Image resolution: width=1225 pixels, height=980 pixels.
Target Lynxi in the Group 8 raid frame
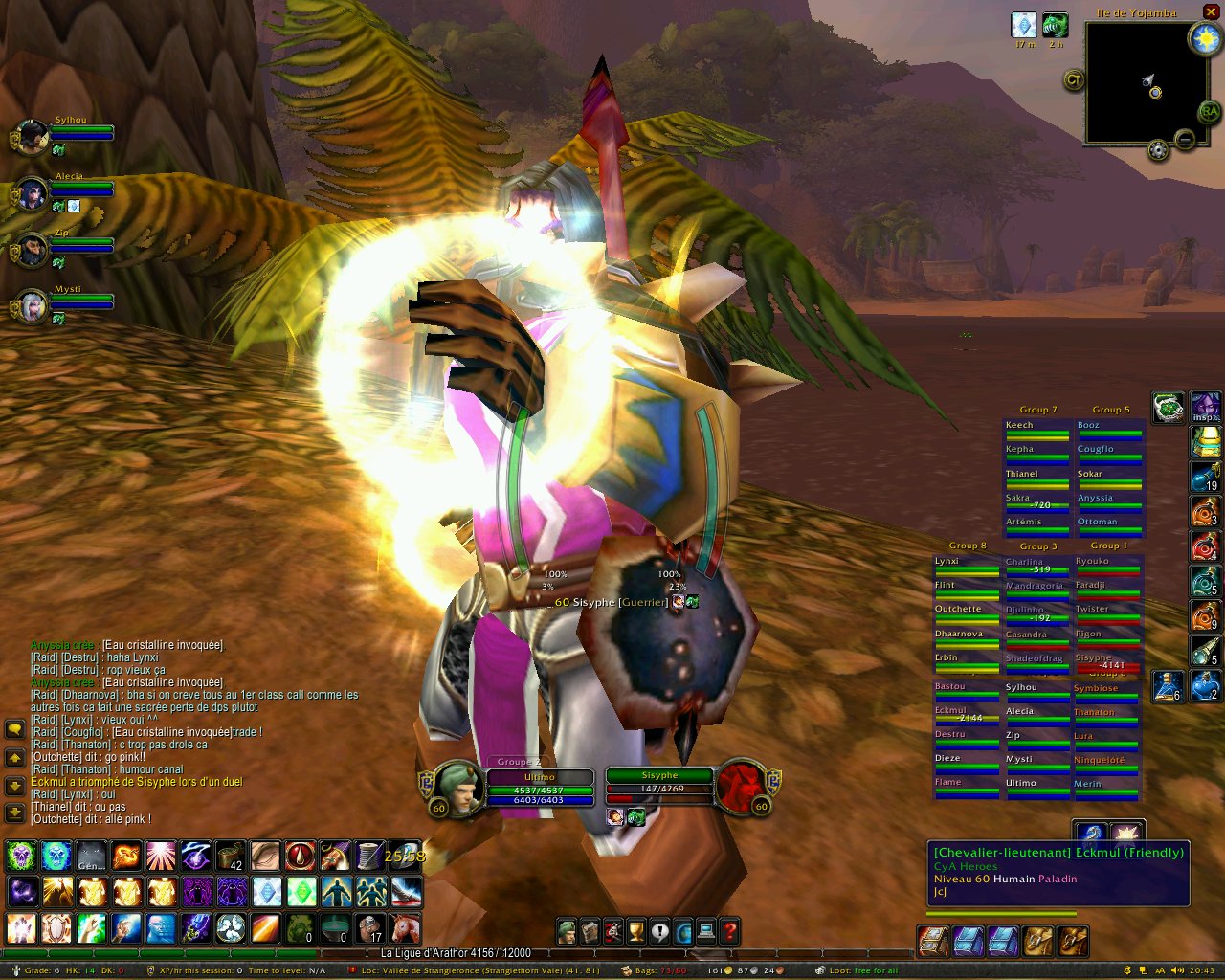click(x=966, y=565)
